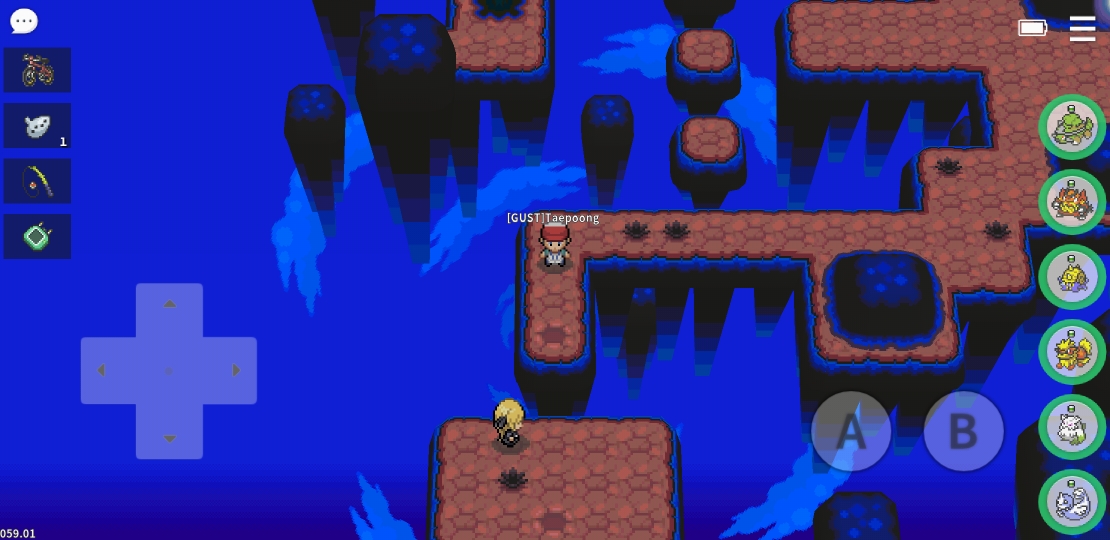The height and width of the screenshot is (540, 1110).
Task: Pick the white Pokémon in fifth party slot
Action: (x=1072, y=427)
